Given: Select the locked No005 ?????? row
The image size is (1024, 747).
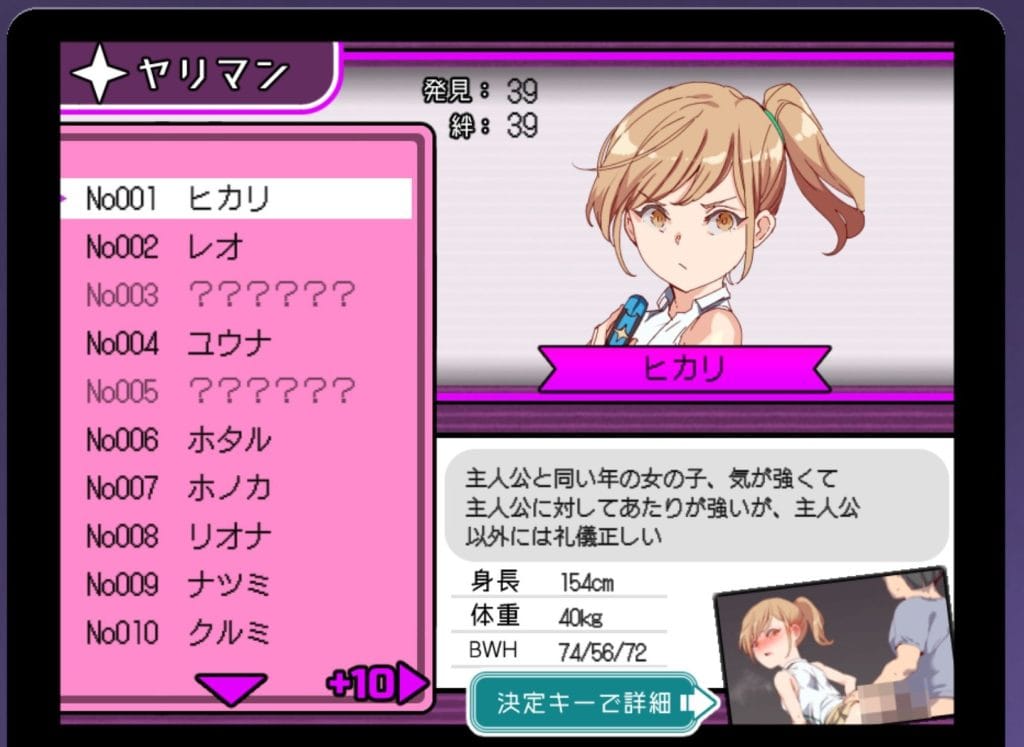Looking at the screenshot, I should 236,391.
